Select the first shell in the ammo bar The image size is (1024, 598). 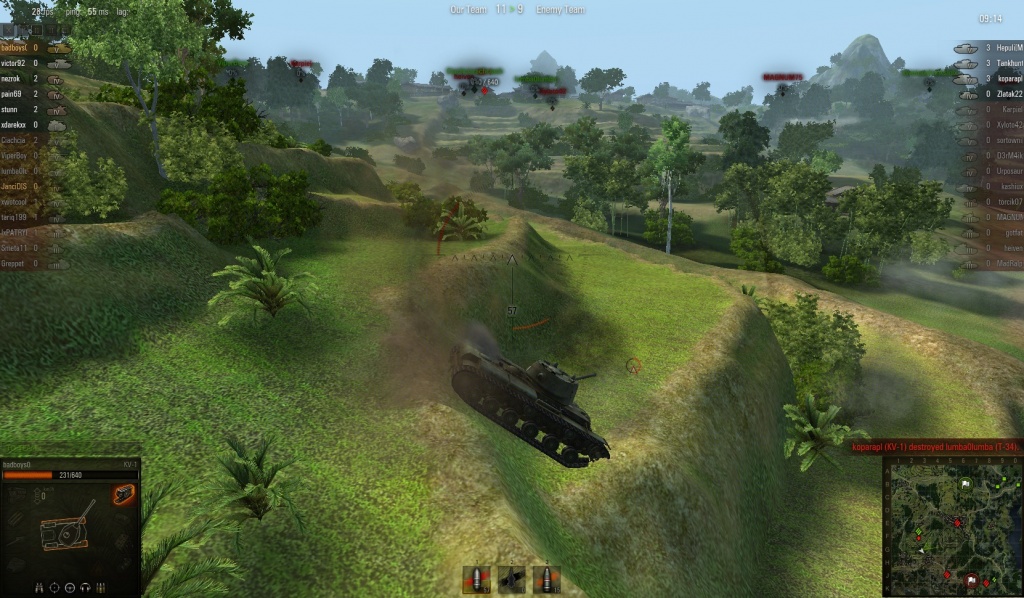coord(476,579)
